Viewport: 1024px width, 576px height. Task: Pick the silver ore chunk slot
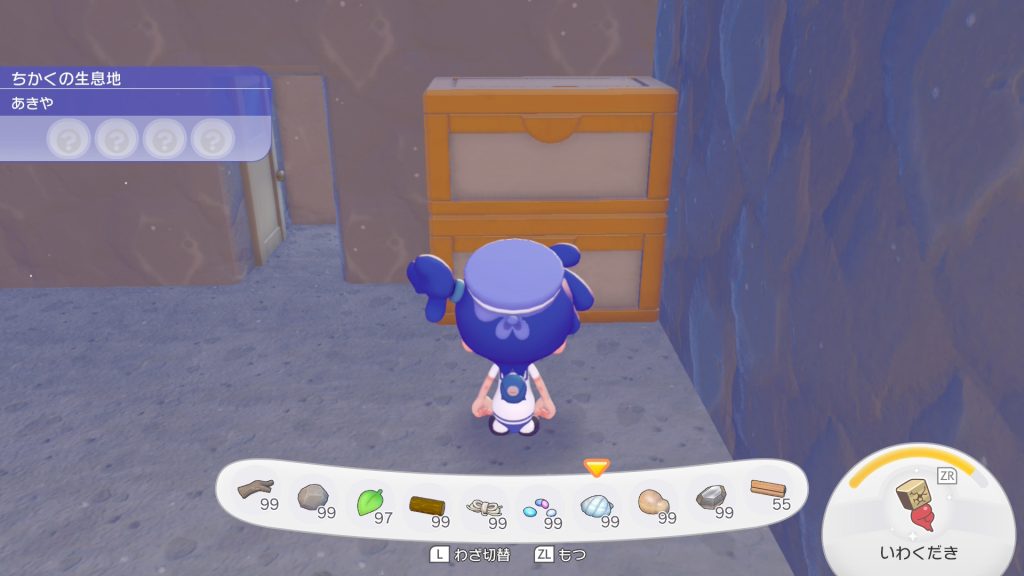click(711, 498)
